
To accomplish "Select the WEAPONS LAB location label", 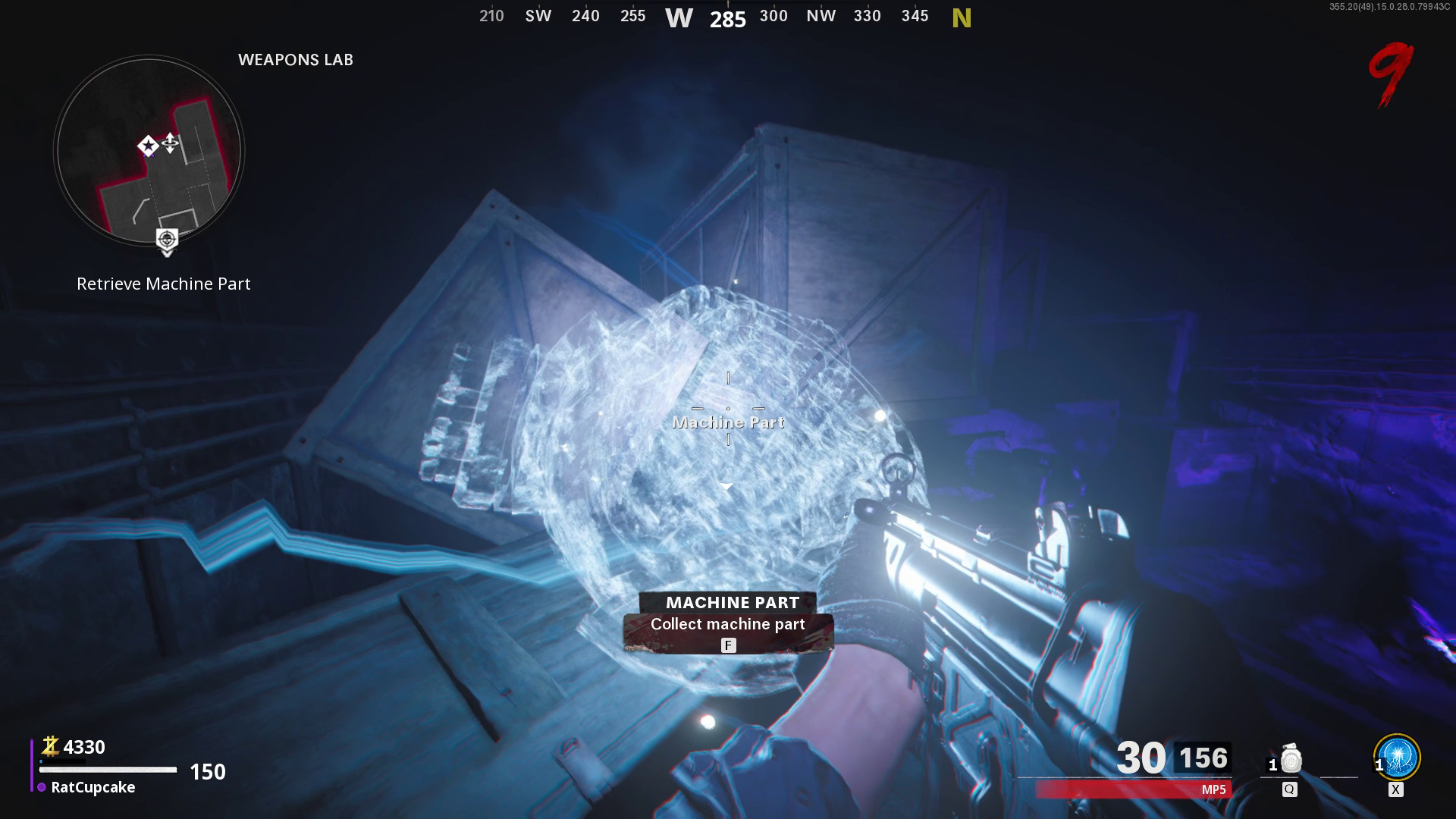I will [x=297, y=59].
